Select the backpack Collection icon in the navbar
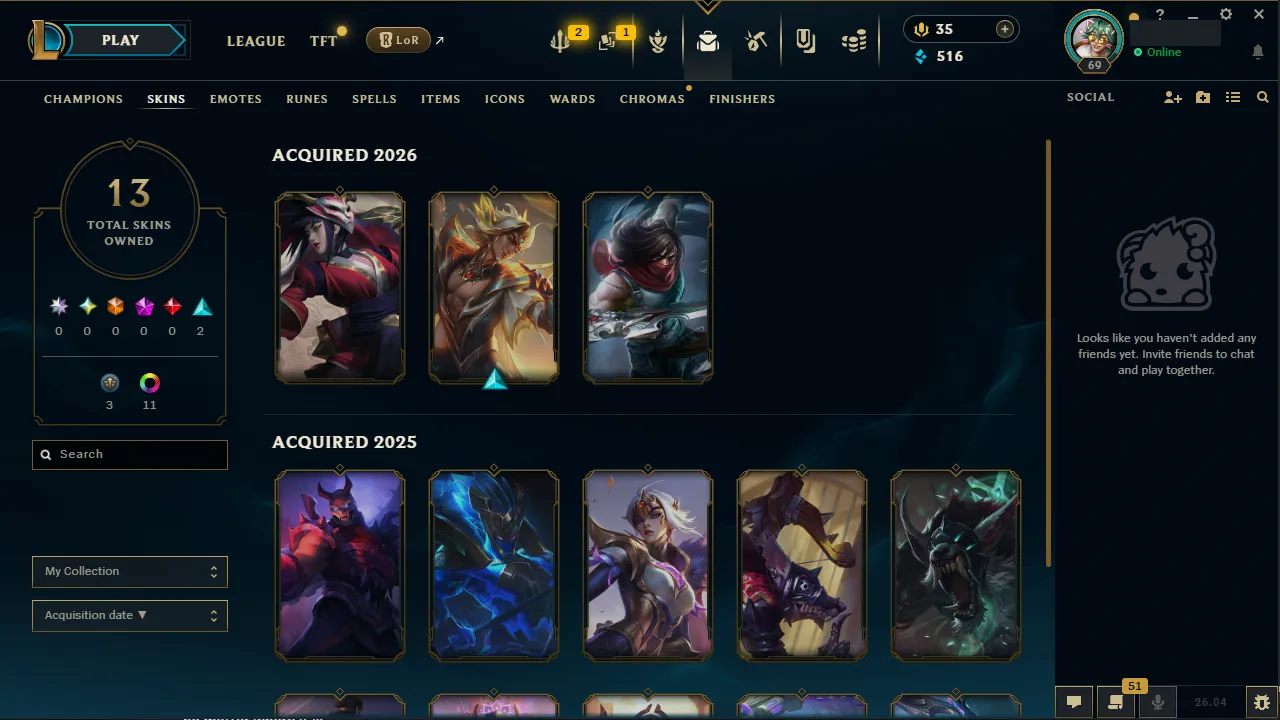Viewport: 1280px width, 720px height. coord(708,41)
